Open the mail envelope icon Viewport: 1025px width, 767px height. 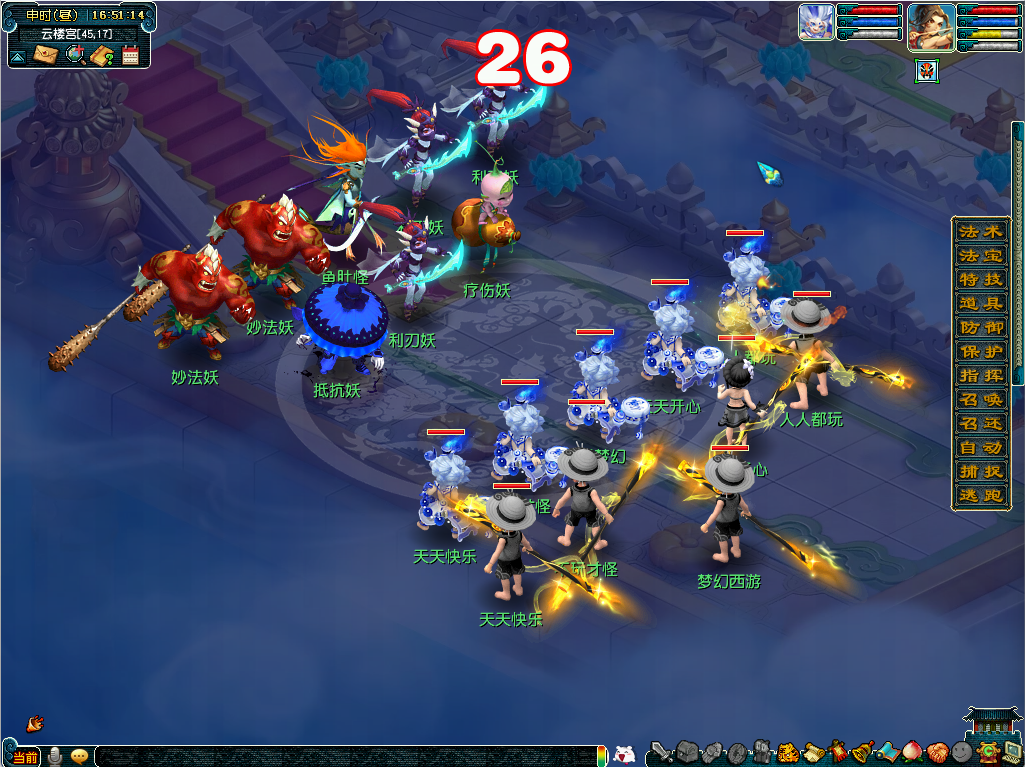pos(46,55)
